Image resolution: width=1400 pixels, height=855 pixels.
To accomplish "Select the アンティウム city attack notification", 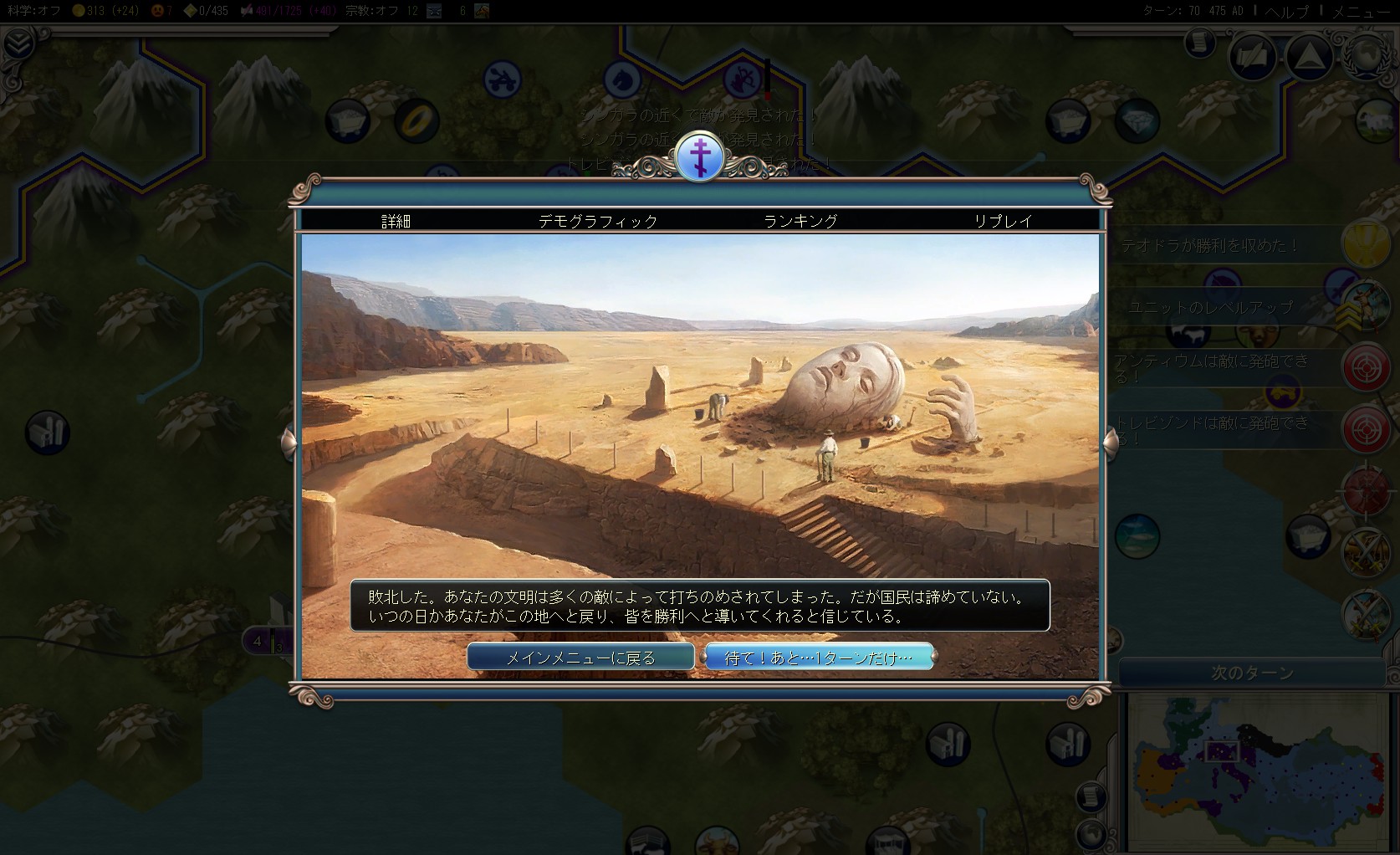I will [1366, 366].
